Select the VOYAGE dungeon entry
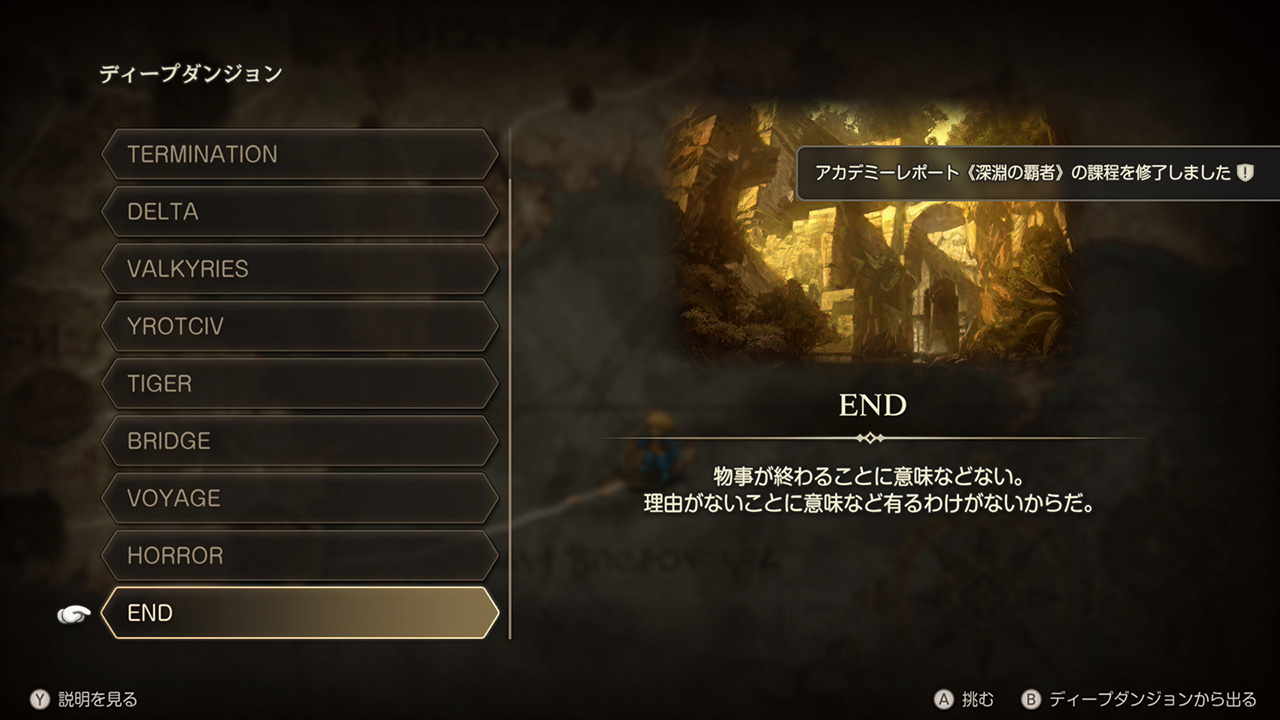The height and width of the screenshot is (720, 1280). [x=300, y=498]
